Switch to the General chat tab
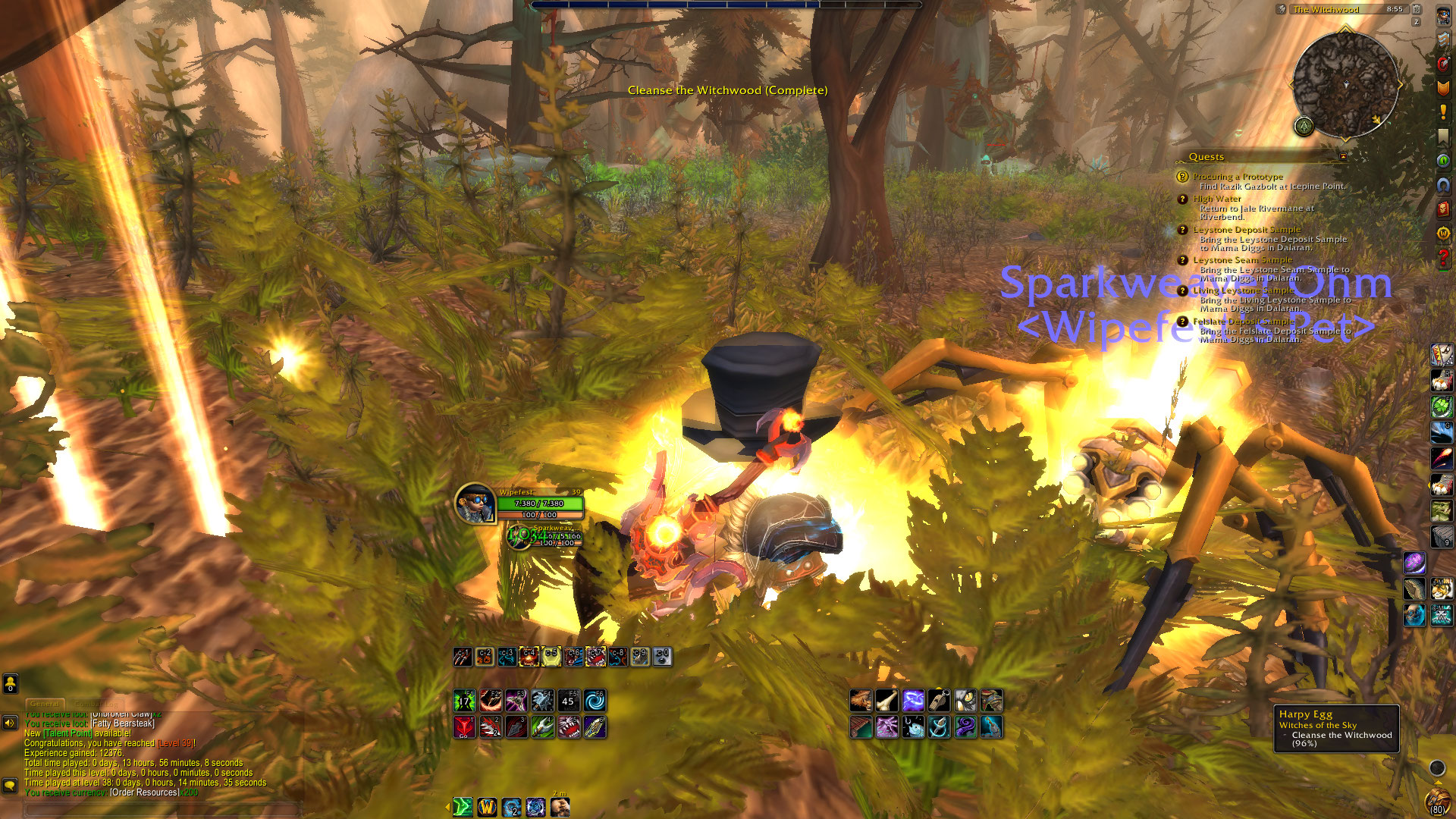This screenshot has height=819, width=1456. (x=45, y=704)
